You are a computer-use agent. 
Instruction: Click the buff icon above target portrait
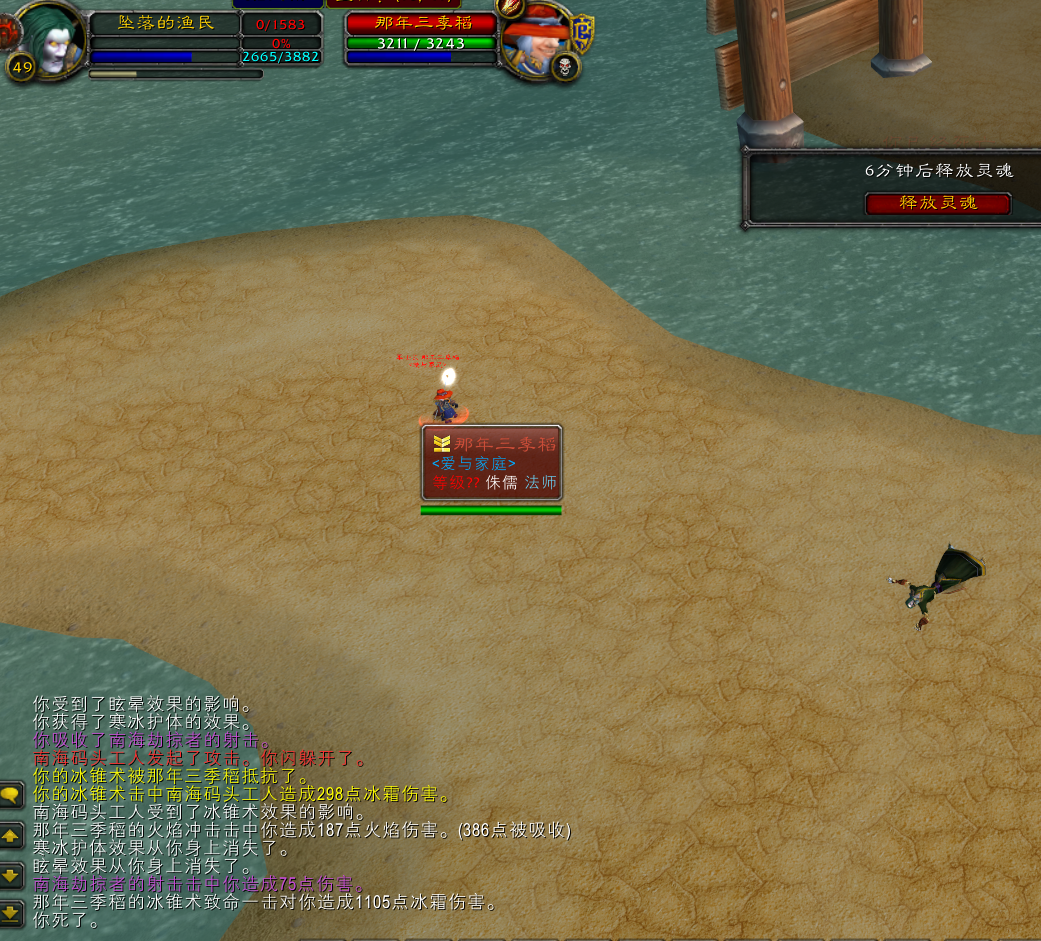coord(510,7)
